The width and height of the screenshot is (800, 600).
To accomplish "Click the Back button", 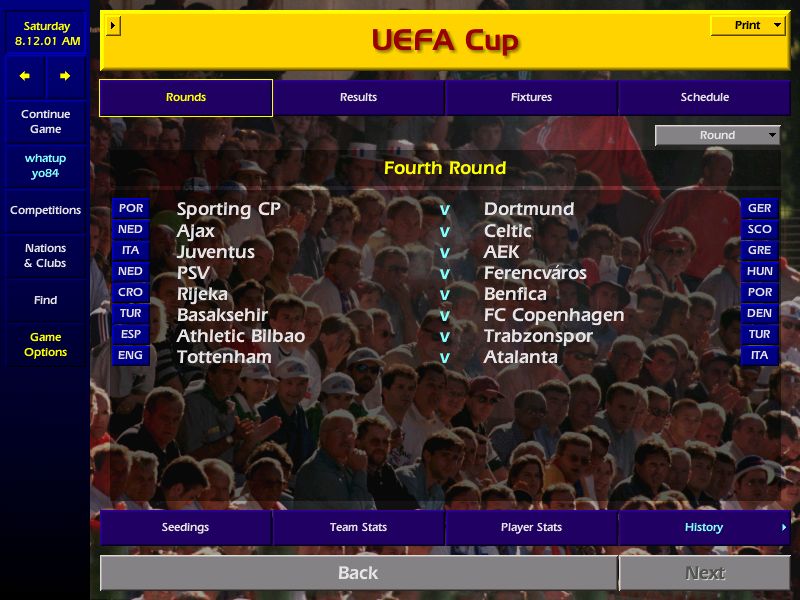I will coord(358,573).
